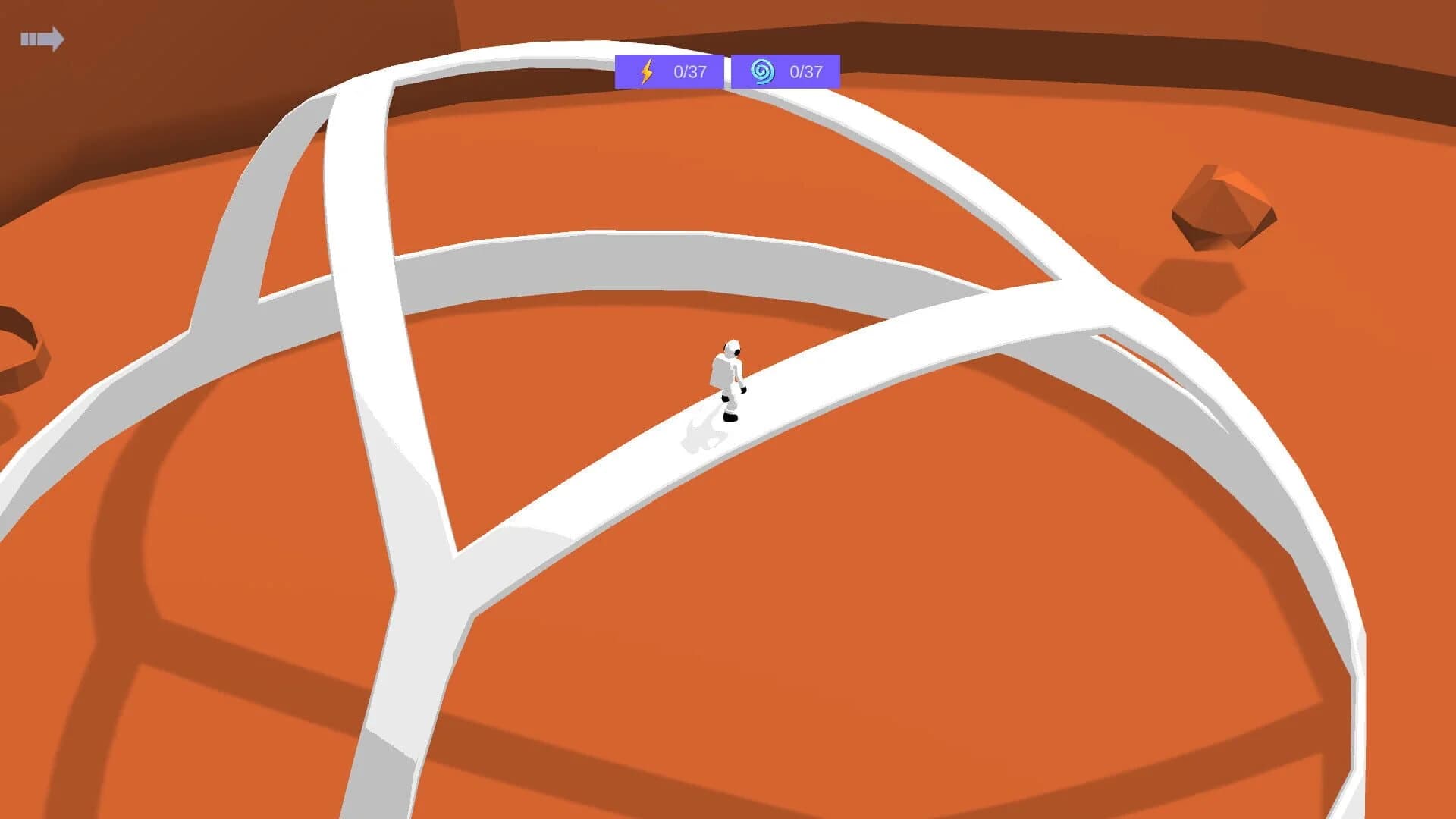Click the 0/37 text beside the spiral icon

pos(806,72)
